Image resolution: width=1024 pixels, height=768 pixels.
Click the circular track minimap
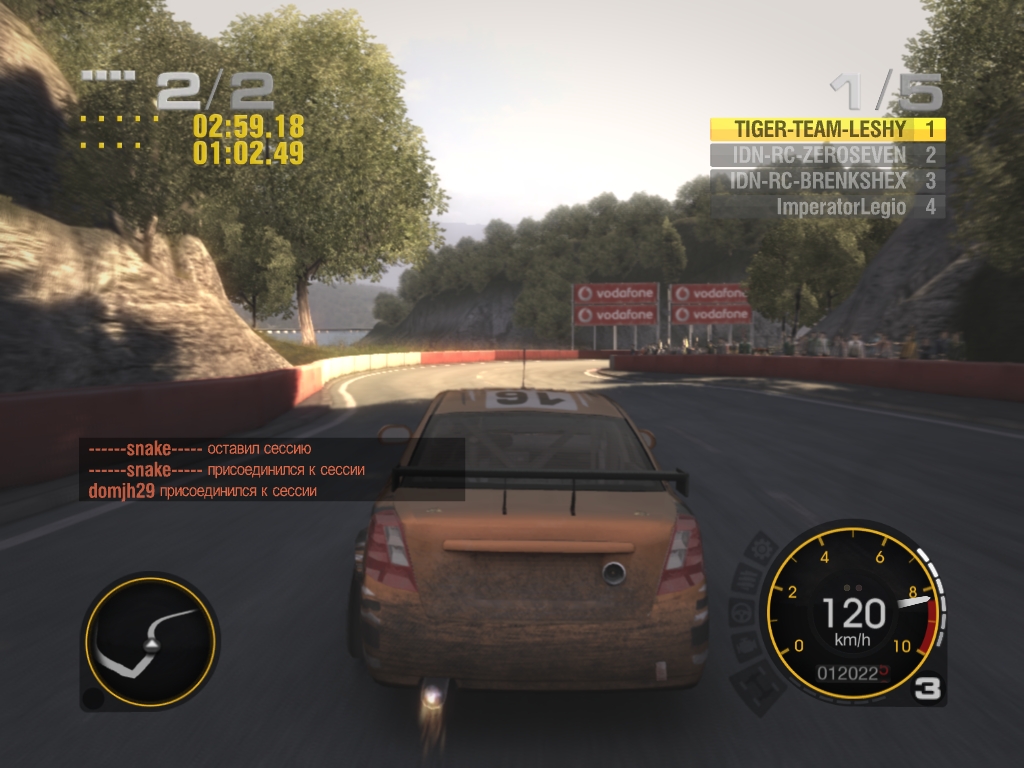pos(150,642)
